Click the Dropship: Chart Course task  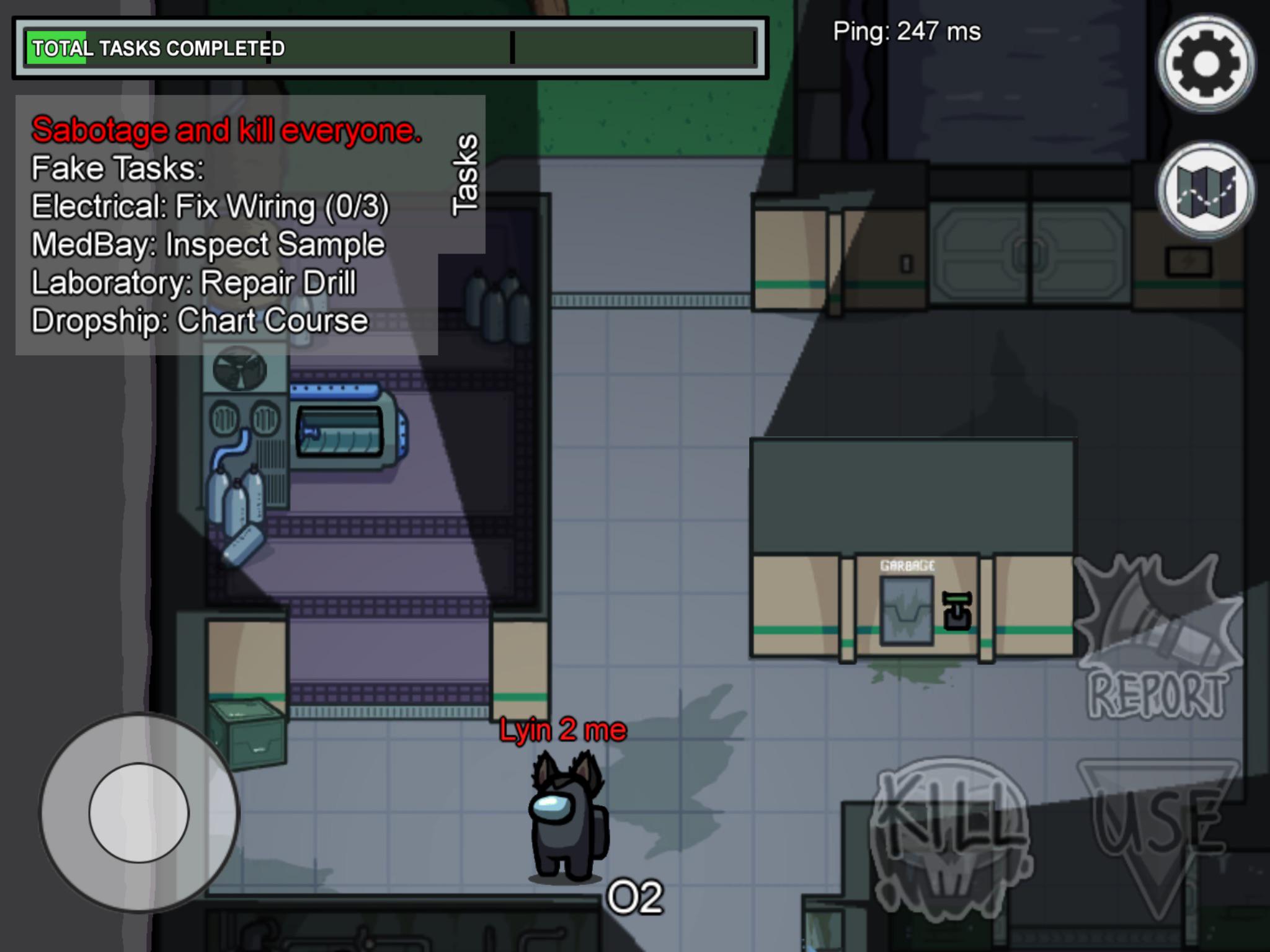pyautogui.click(x=198, y=320)
